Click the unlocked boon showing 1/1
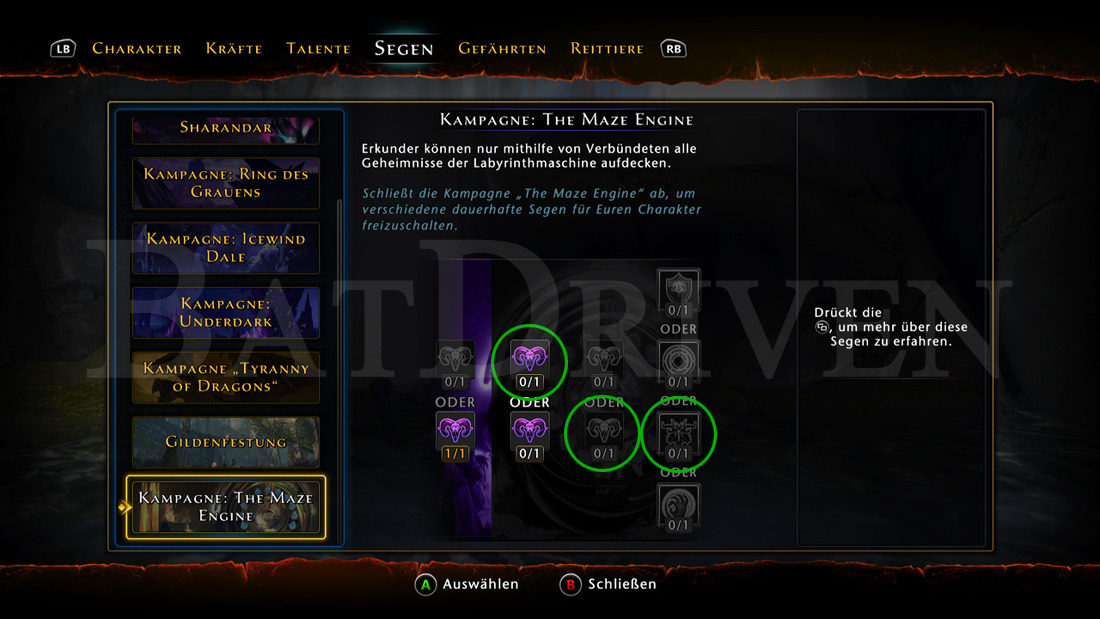This screenshot has width=1100, height=619. [456, 434]
